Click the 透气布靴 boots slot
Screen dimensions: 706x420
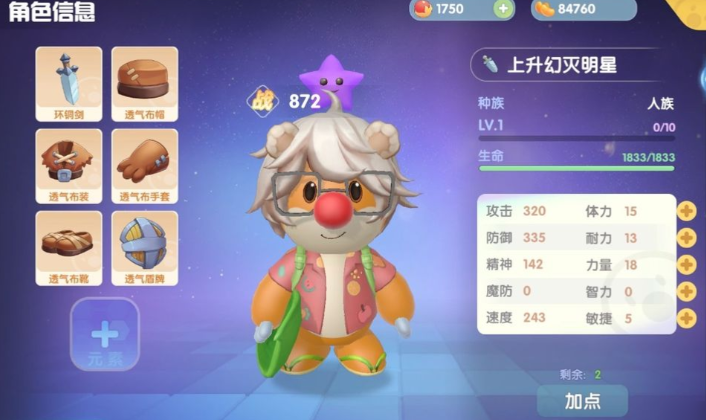click(69, 247)
